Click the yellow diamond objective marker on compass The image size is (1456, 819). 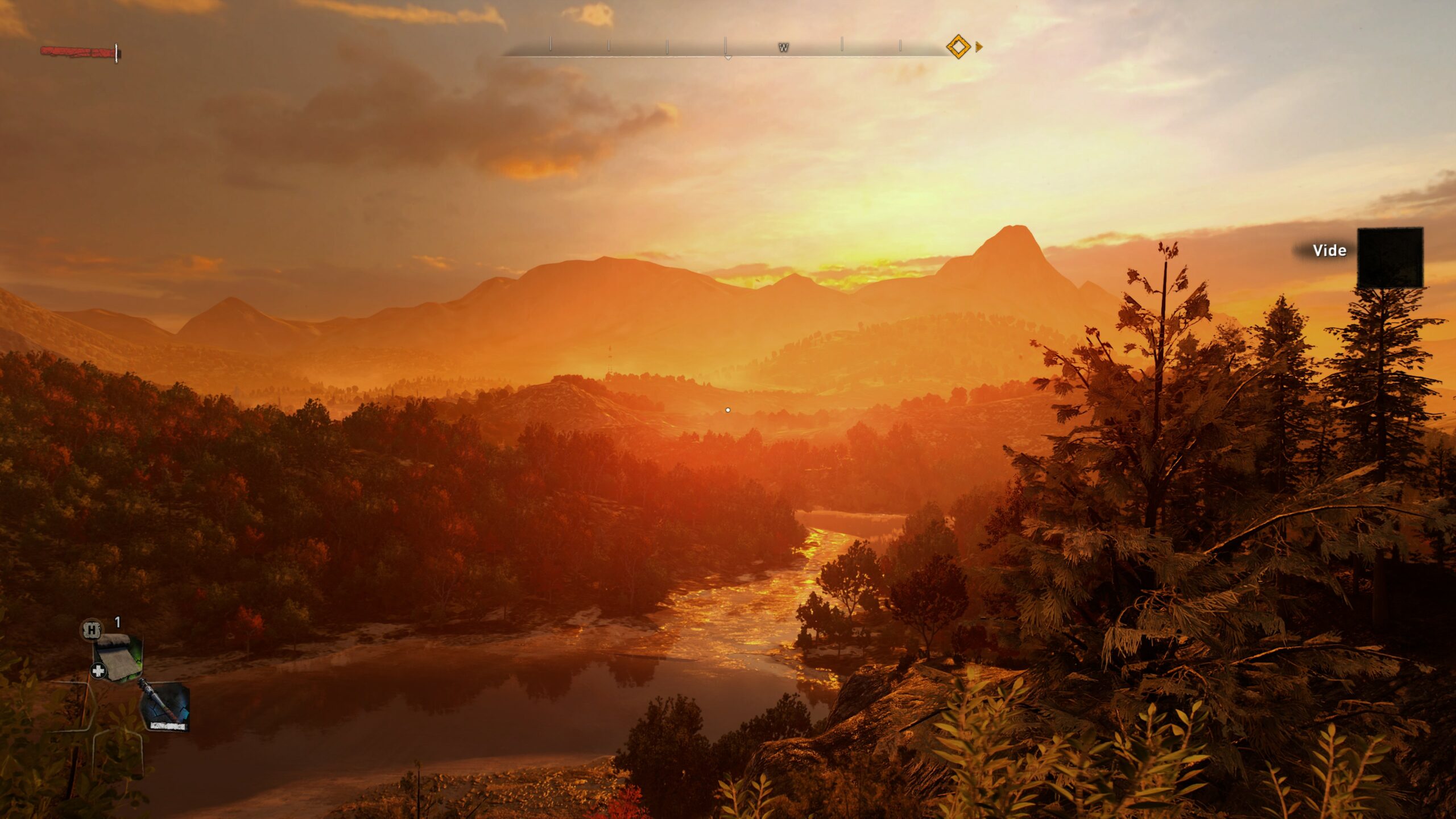[x=958, y=47]
